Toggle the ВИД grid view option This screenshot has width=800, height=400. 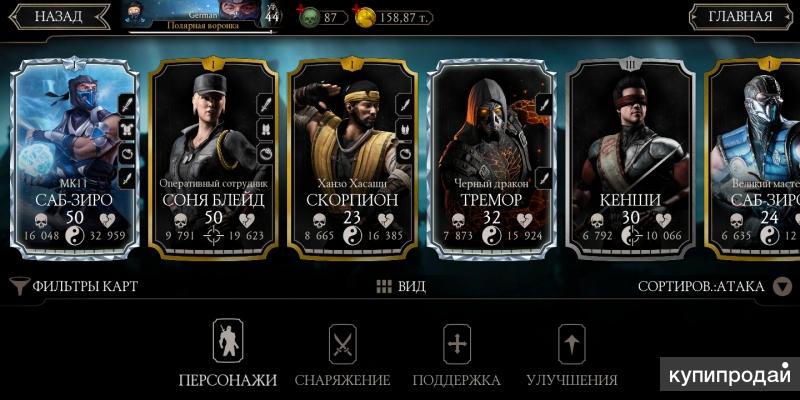pos(401,286)
